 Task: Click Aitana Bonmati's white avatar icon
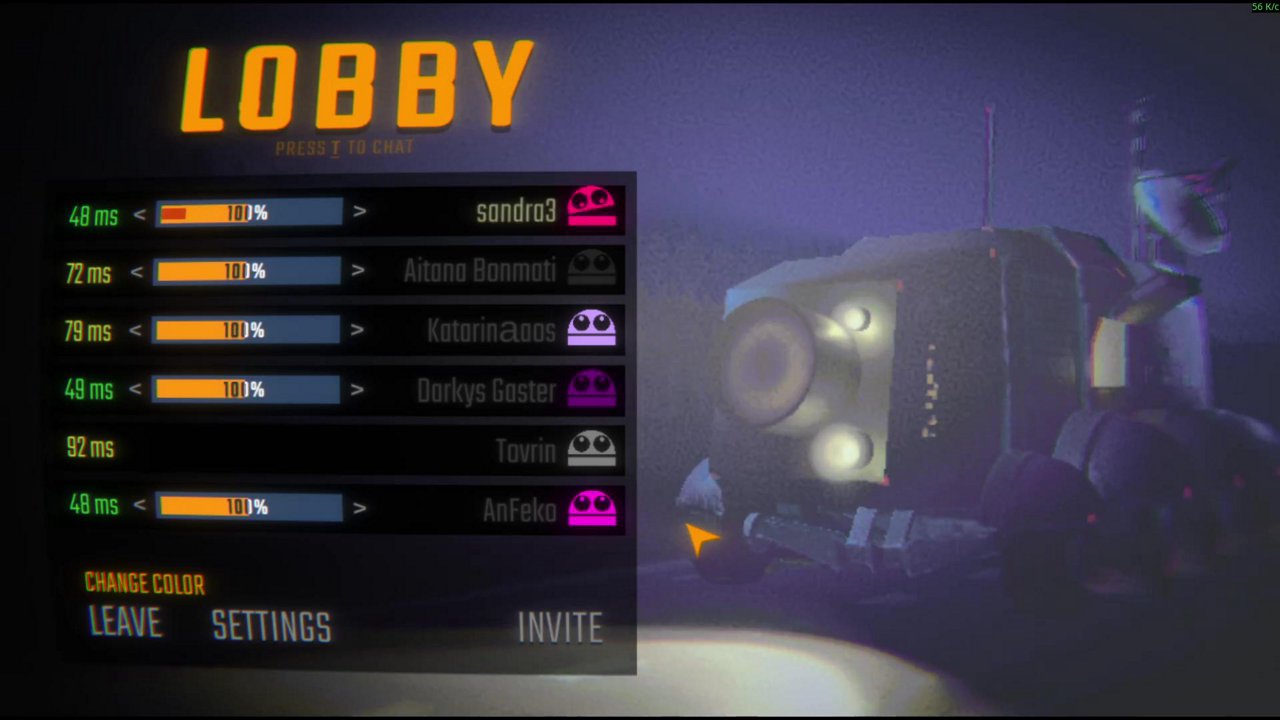[591, 266]
